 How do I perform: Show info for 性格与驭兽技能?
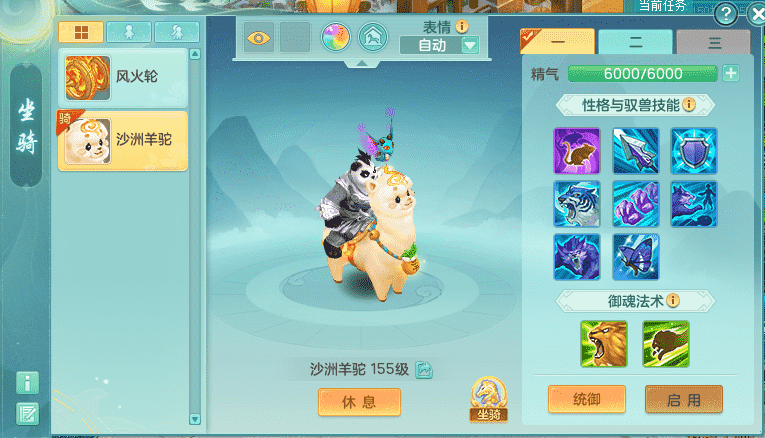point(690,105)
